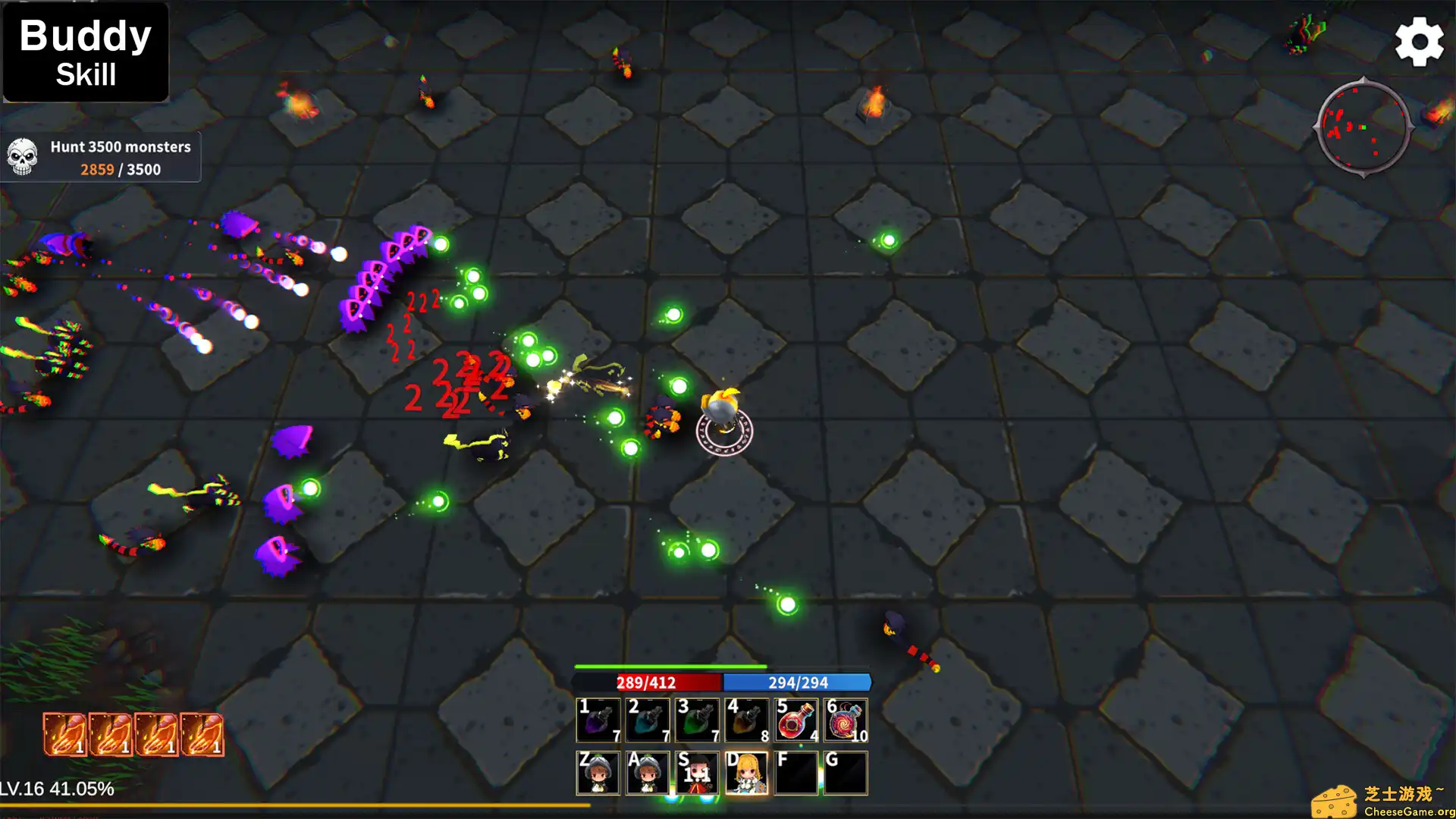Image resolution: width=1456 pixels, height=819 pixels.
Task: Click the circular minimap
Action: tap(1363, 128)
